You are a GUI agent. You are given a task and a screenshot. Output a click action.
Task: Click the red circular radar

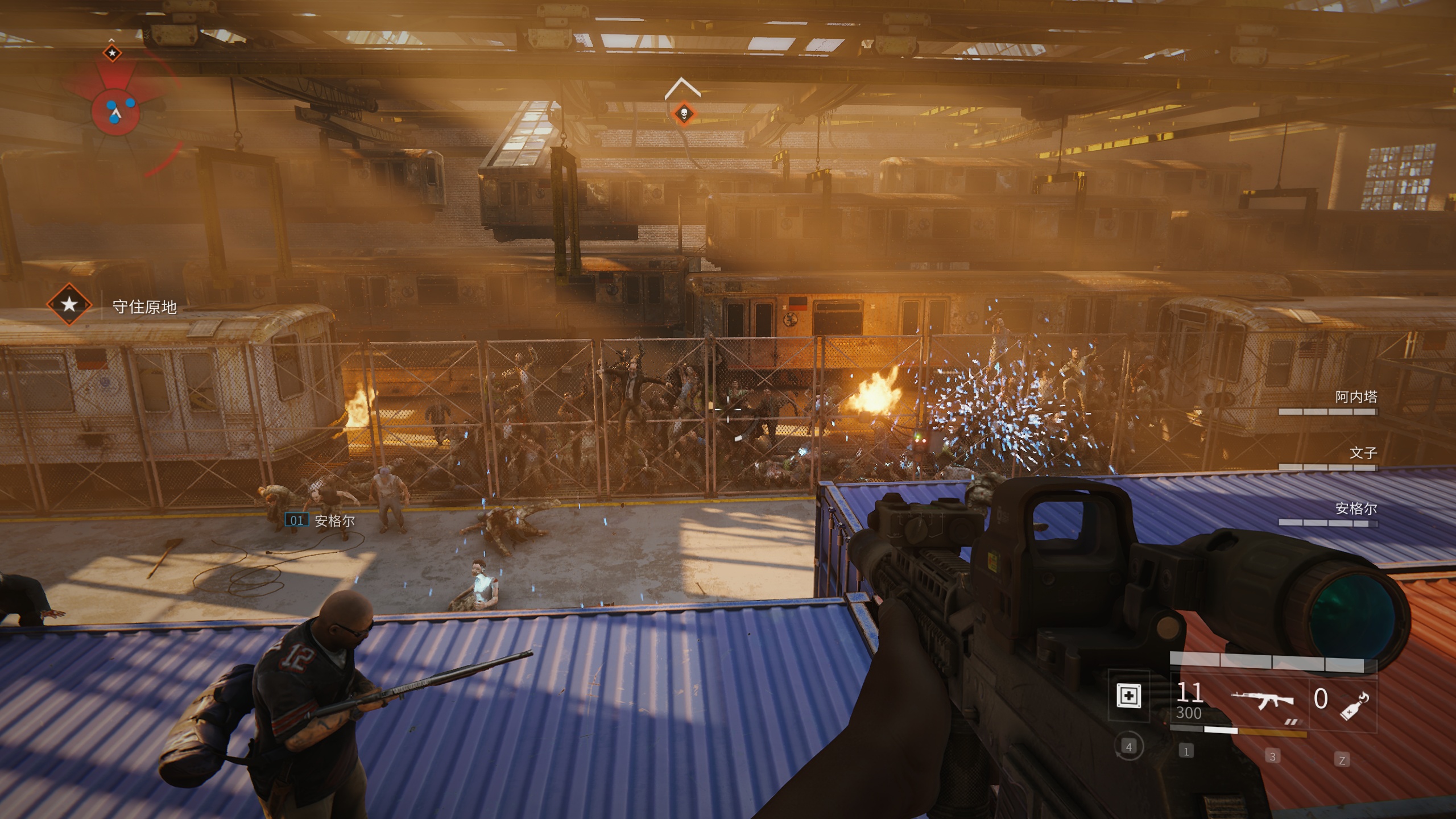coord(115,111)
